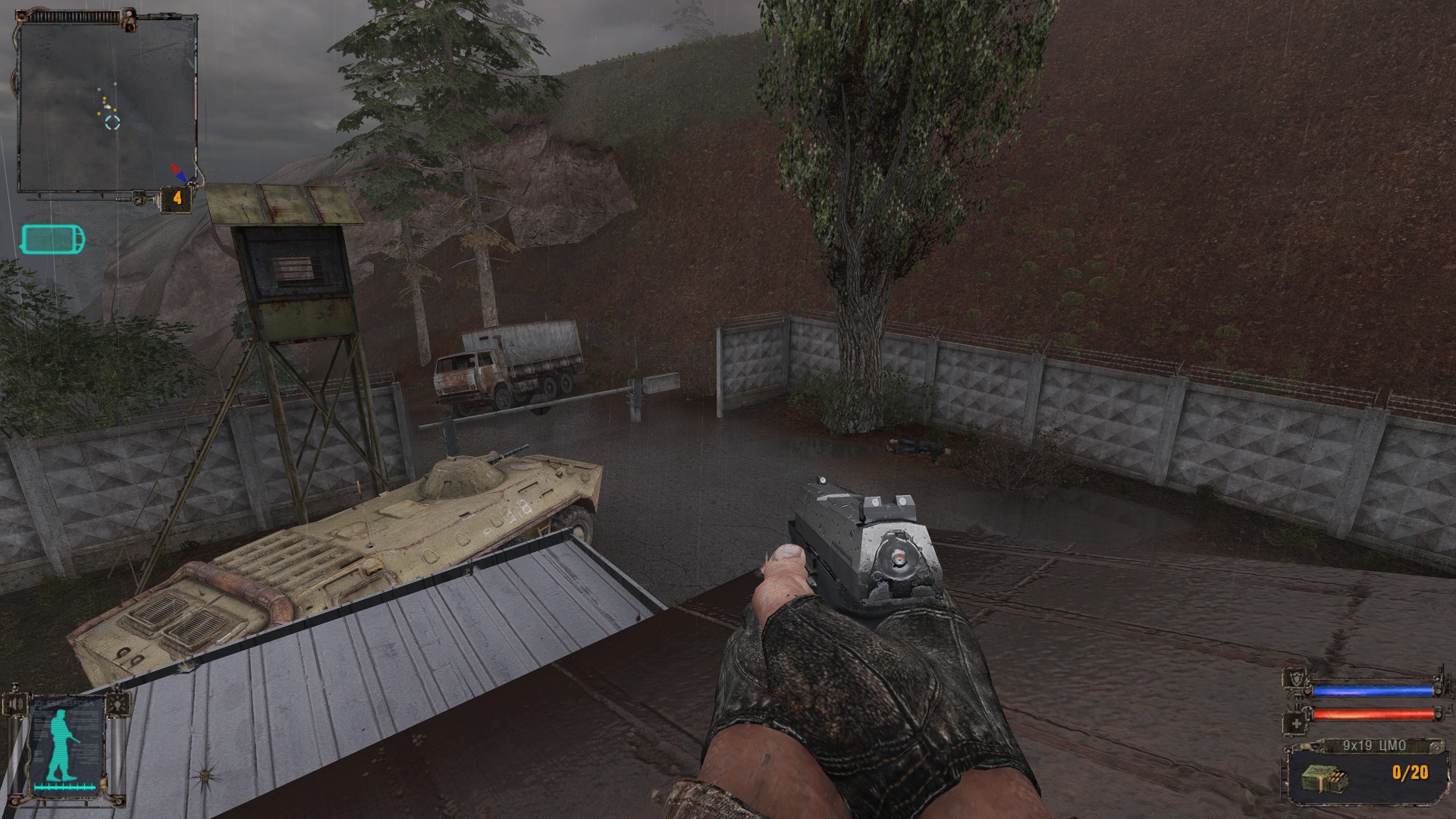The height and width of the screenshot is (819, 1456).
Task: Select the cyan player marker on the minimap
Action: click(114, 124)
